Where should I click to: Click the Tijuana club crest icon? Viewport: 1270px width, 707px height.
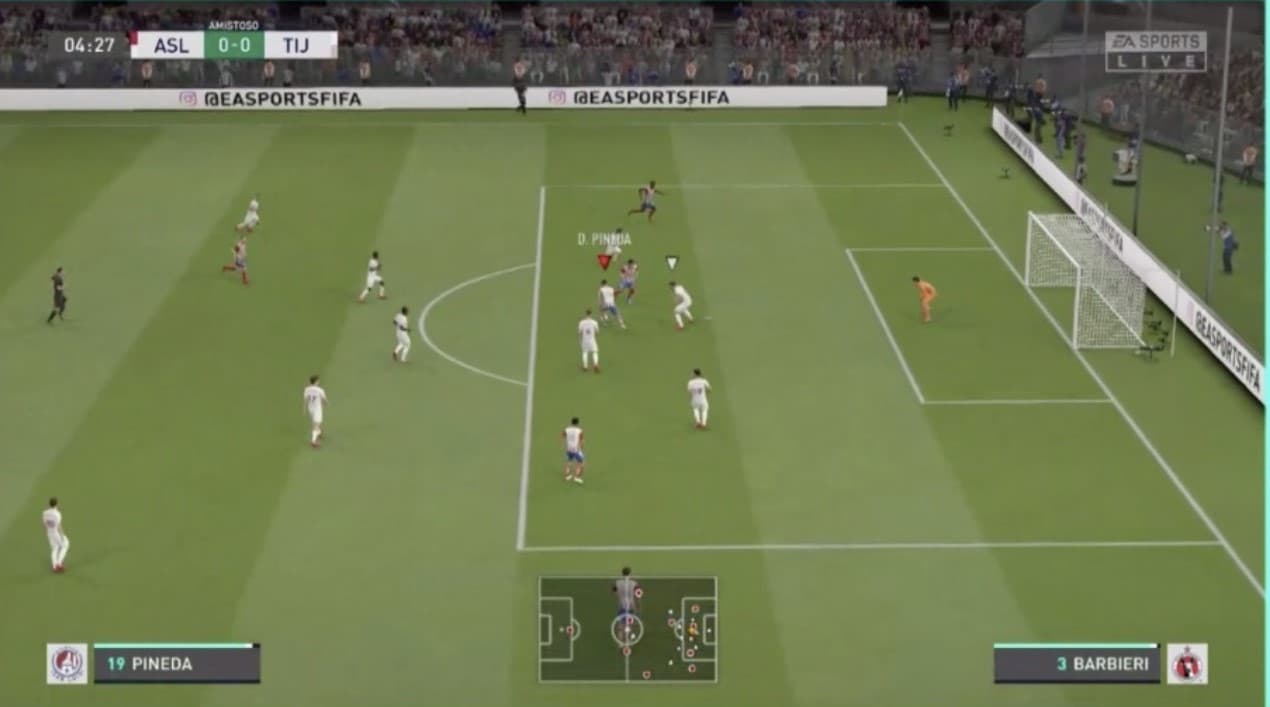point(1187,664)
